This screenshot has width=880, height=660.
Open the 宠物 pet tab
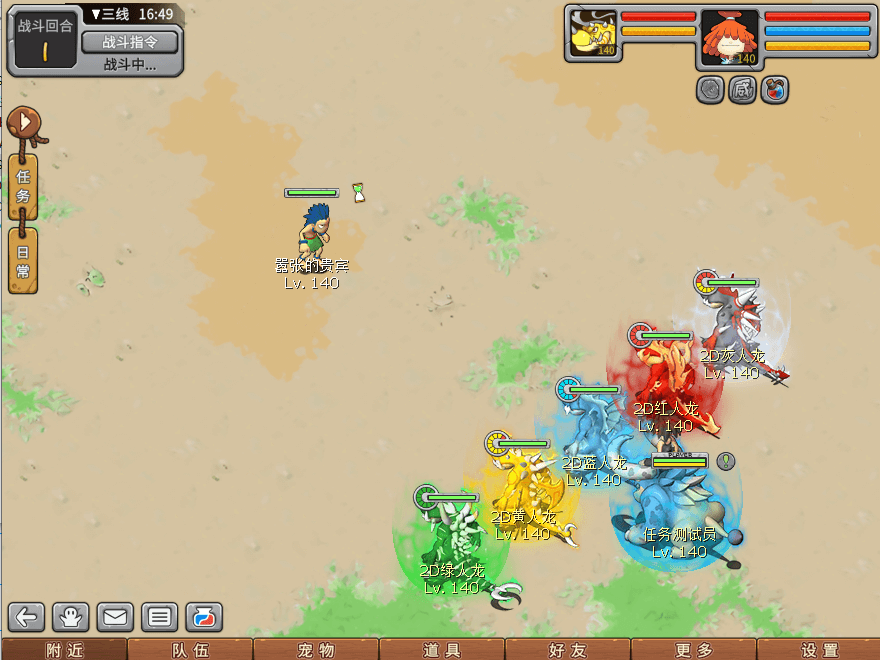pos(314,650)
